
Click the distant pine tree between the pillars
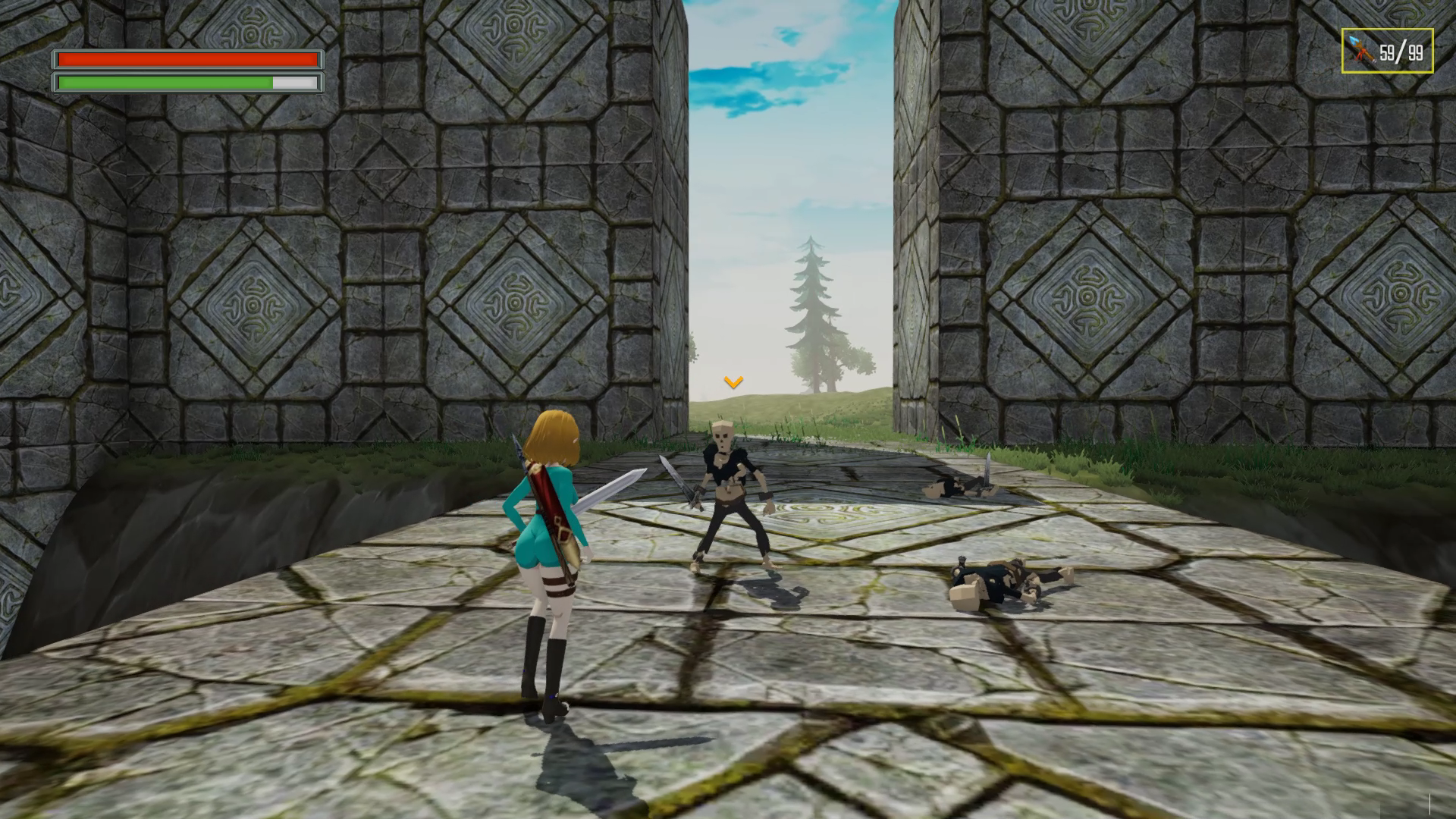tap(811, 303)
